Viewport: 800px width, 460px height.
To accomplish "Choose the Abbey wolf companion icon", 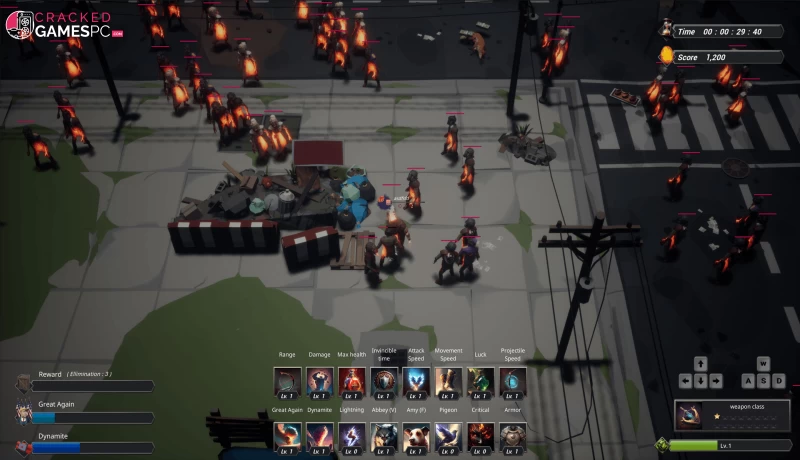I will click(384, 436).
